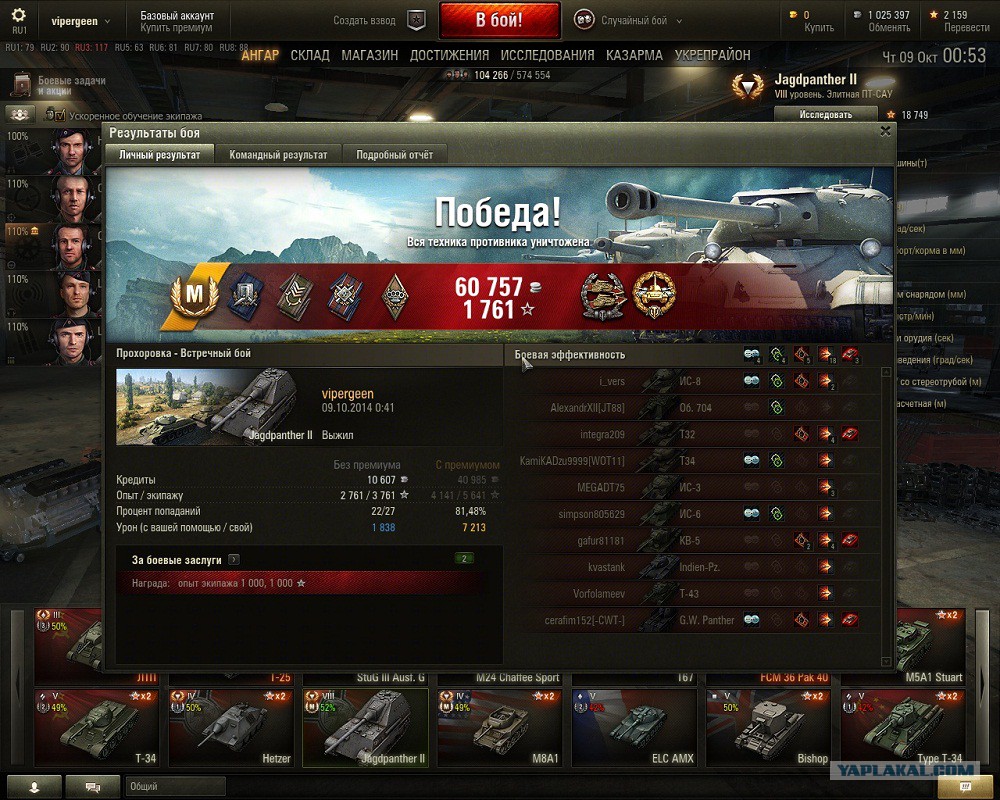Open the Склад menu
This screenshot has height=800, width=1000.
tap(310, 55)
